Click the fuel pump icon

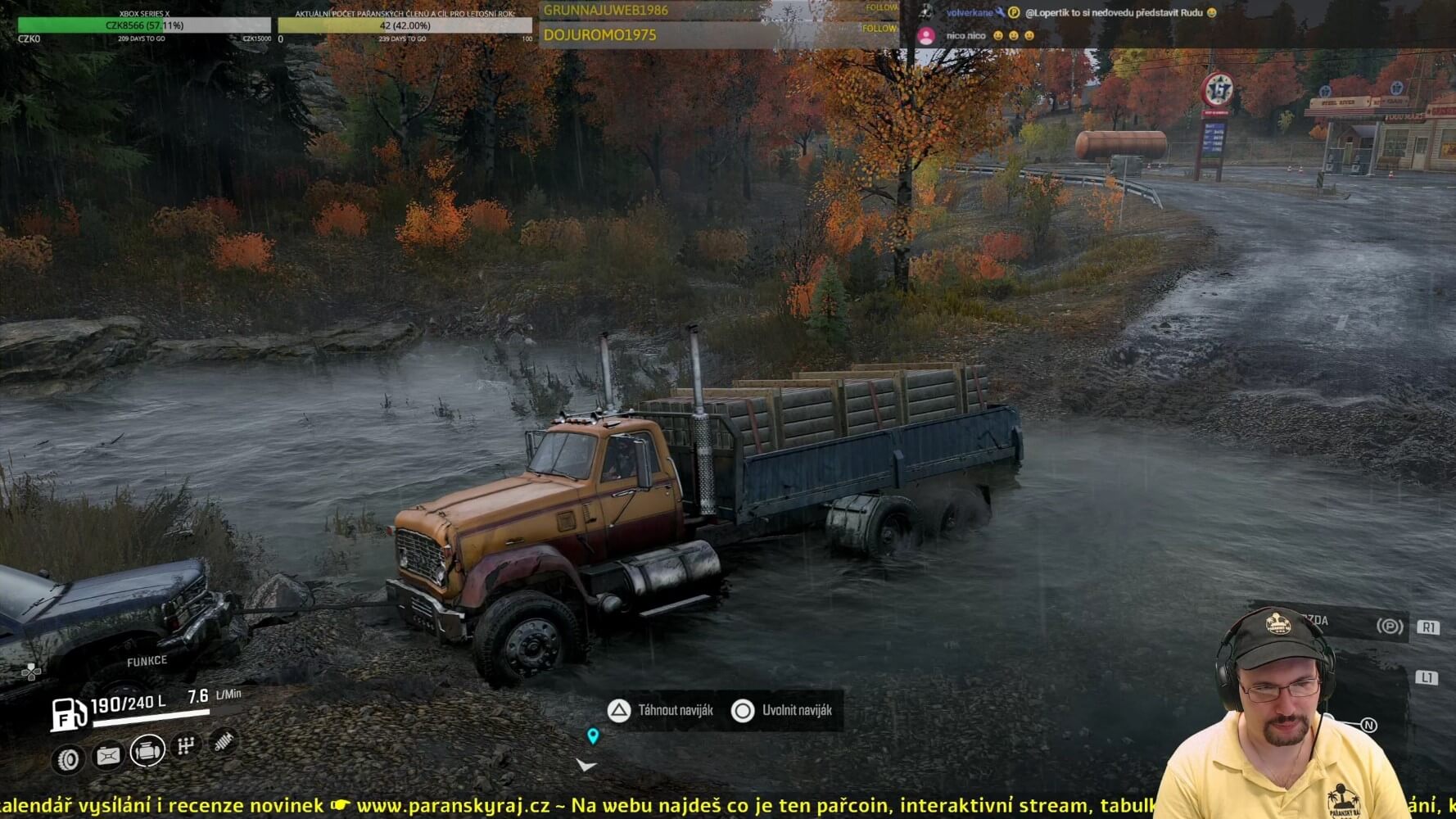[69, 713]
